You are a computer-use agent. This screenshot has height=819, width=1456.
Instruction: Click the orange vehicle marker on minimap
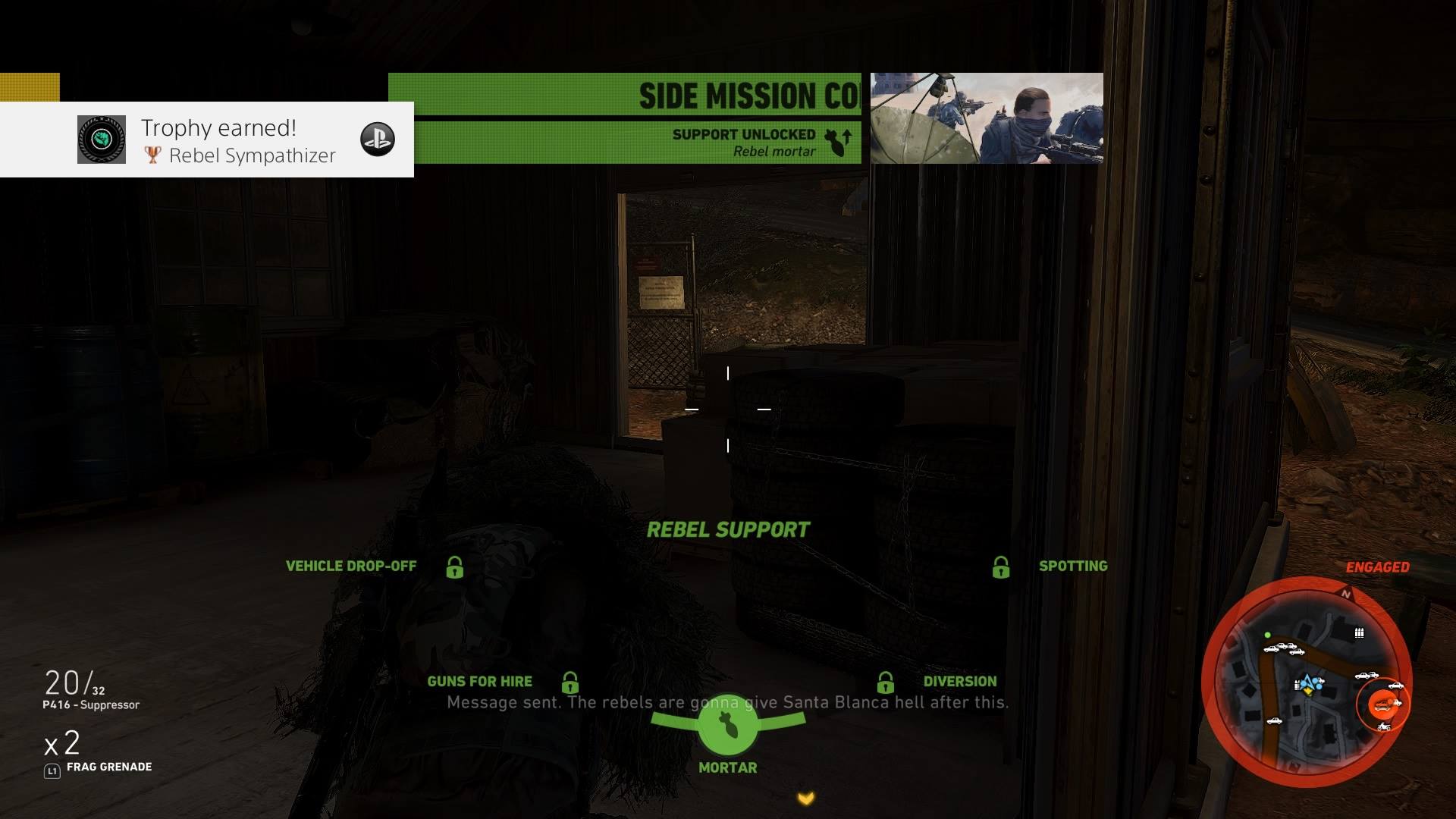[1384, 704]
